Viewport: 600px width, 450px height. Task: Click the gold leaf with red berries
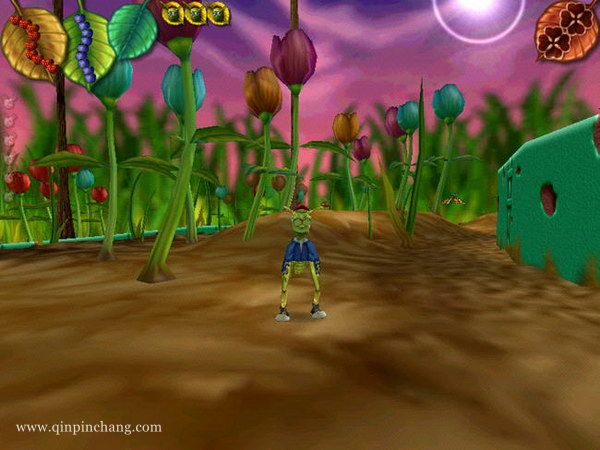33,43
